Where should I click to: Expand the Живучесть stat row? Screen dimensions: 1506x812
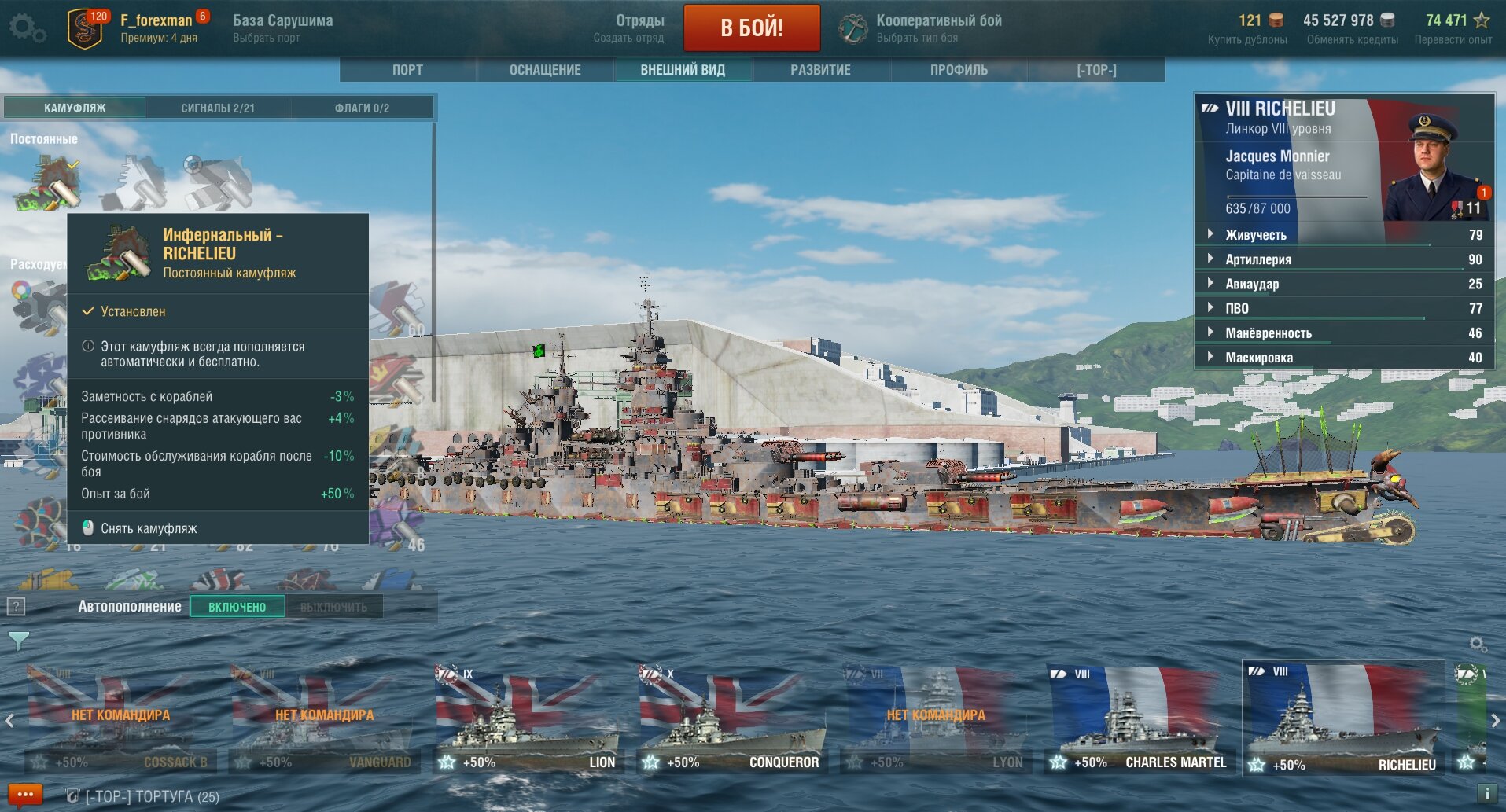click(x=1256, y=235)
